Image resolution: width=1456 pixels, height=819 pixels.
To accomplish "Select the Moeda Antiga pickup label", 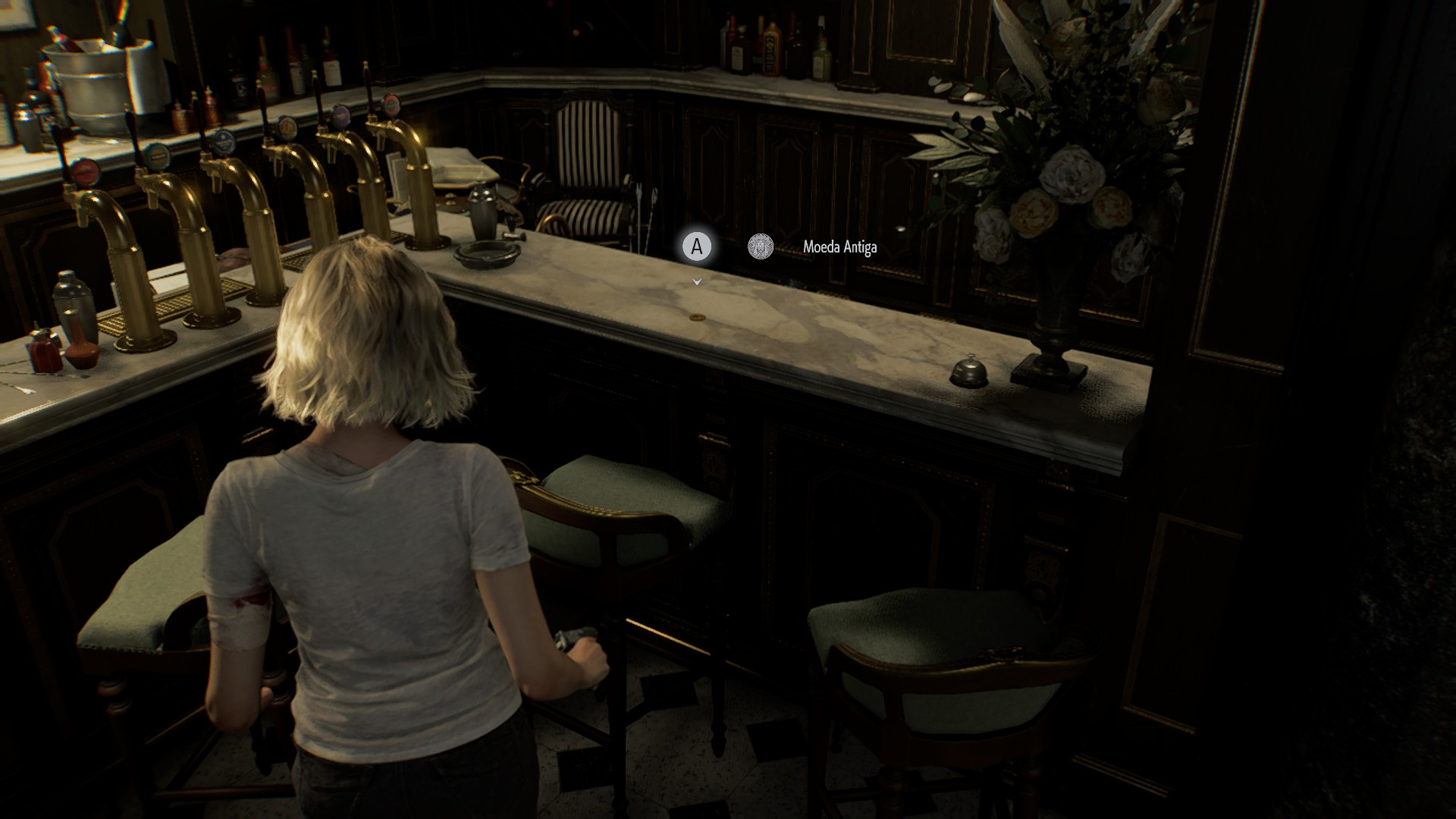I will (x=839, y=247).
